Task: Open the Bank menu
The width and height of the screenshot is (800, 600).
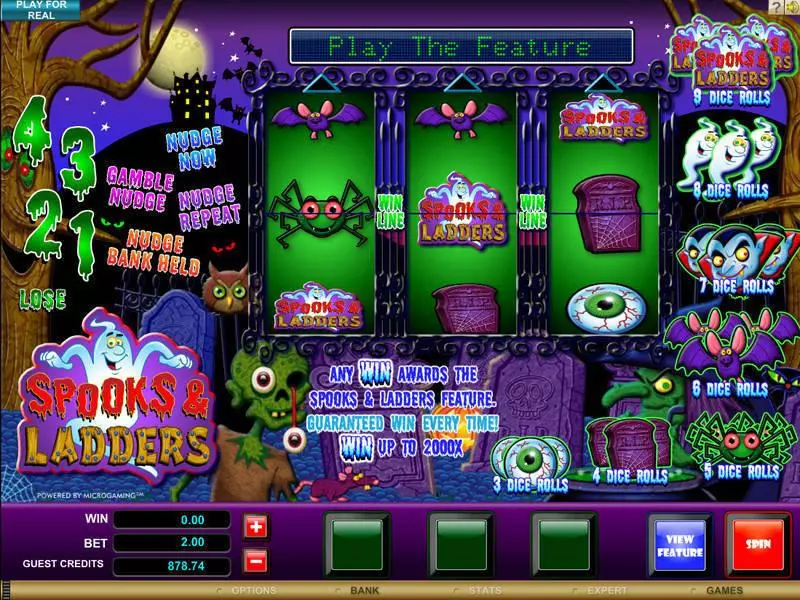Action: (364, 591)
